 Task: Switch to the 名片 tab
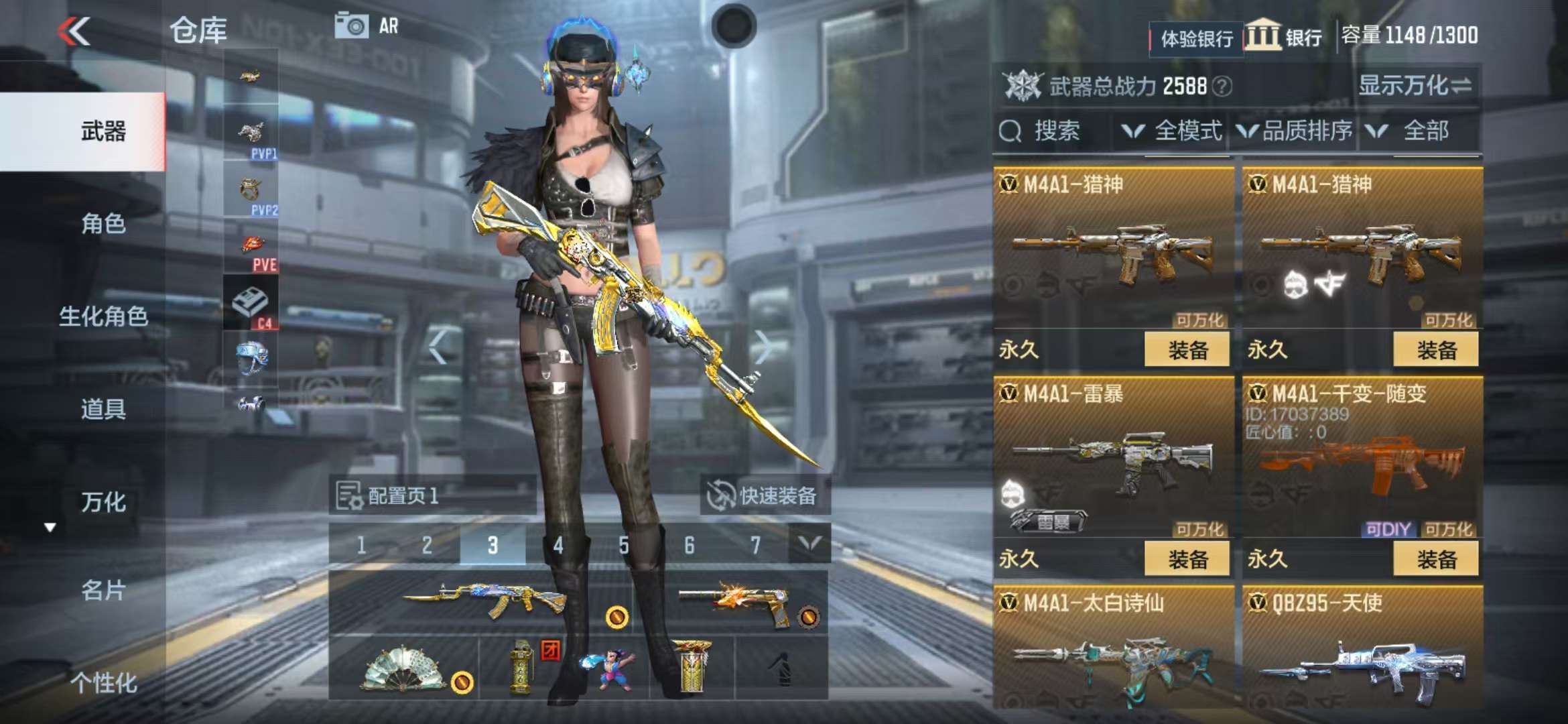coord(103,590)
